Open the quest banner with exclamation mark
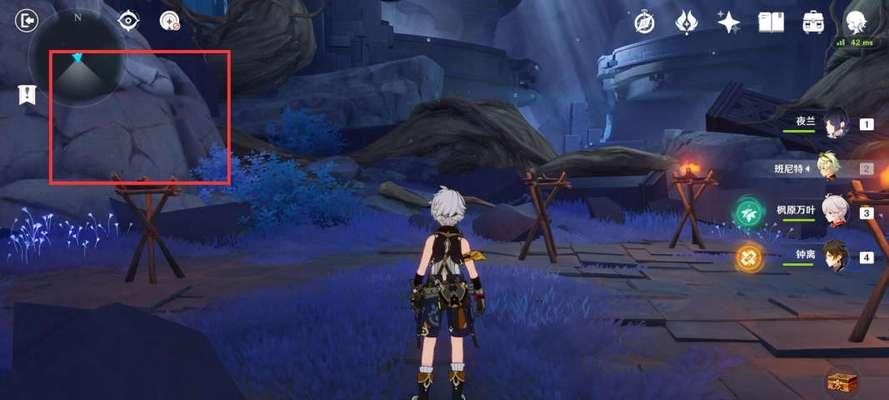 (x=27, y=95)
